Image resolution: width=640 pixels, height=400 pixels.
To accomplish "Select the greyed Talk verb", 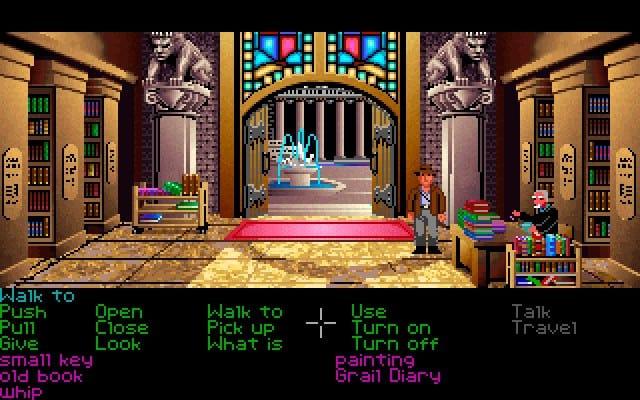I will point(530,312).
